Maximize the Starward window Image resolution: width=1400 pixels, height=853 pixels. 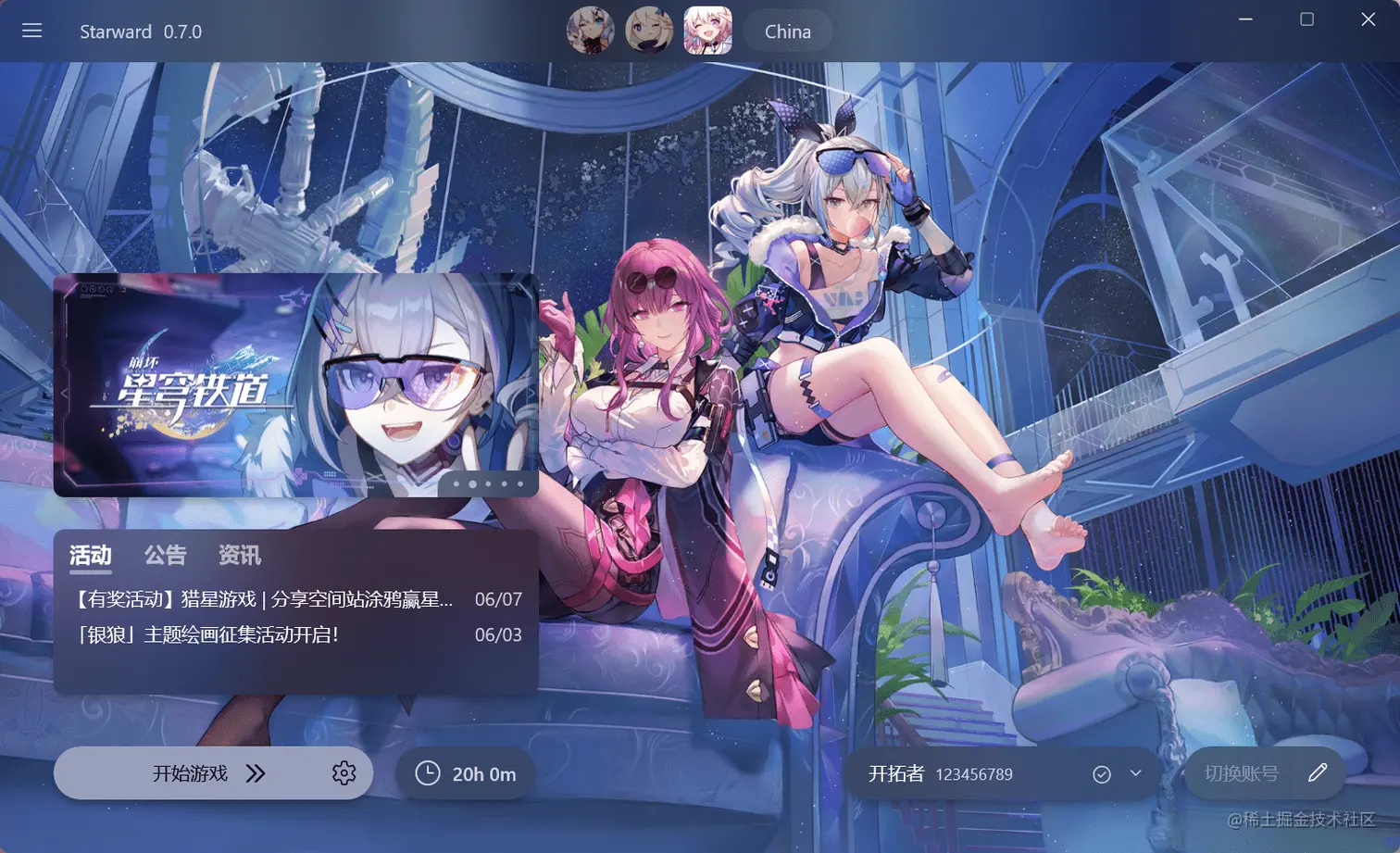[x=1306, y=19]
